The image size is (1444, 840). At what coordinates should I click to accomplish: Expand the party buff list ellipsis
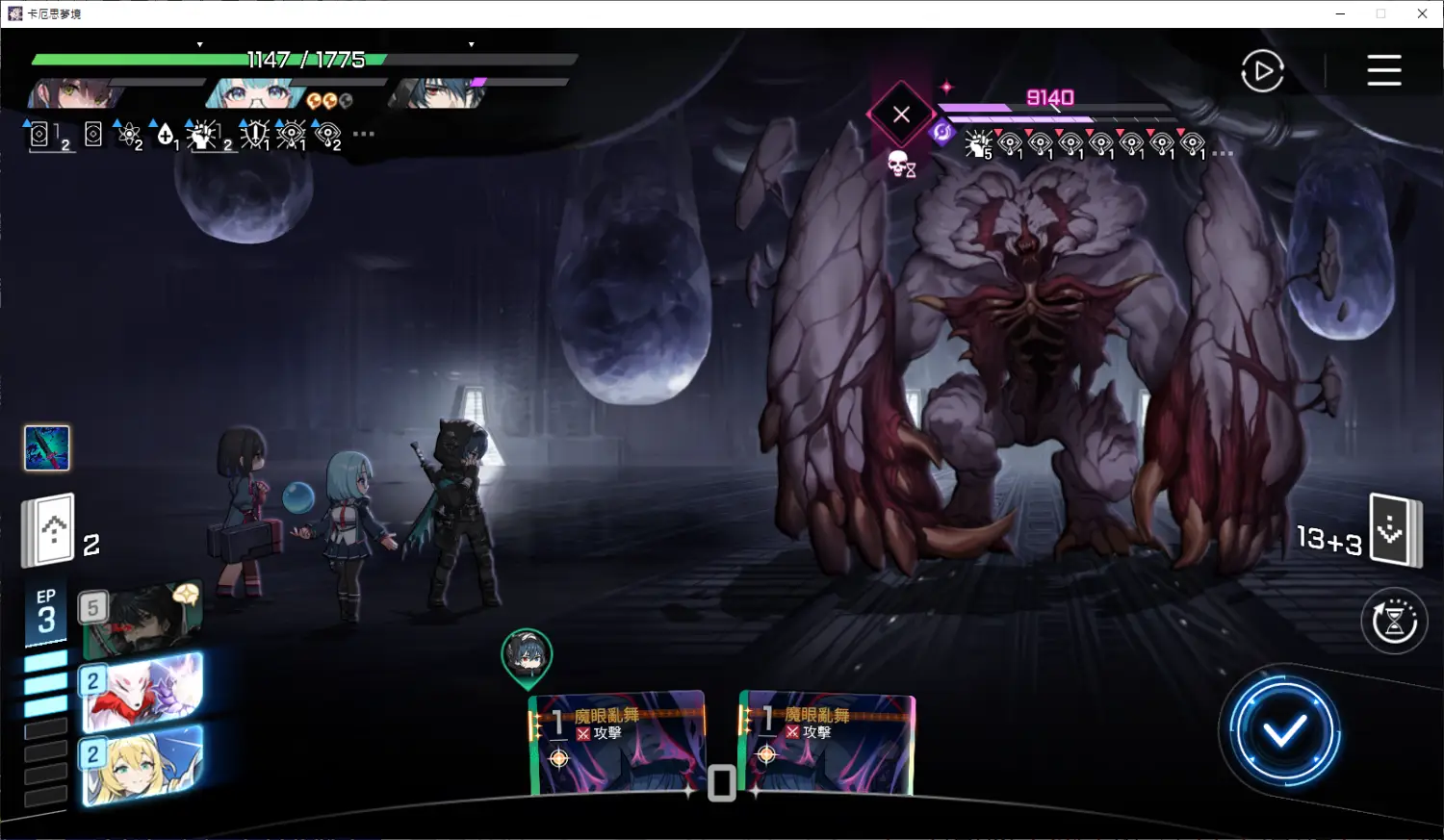[x=364, y=134]
